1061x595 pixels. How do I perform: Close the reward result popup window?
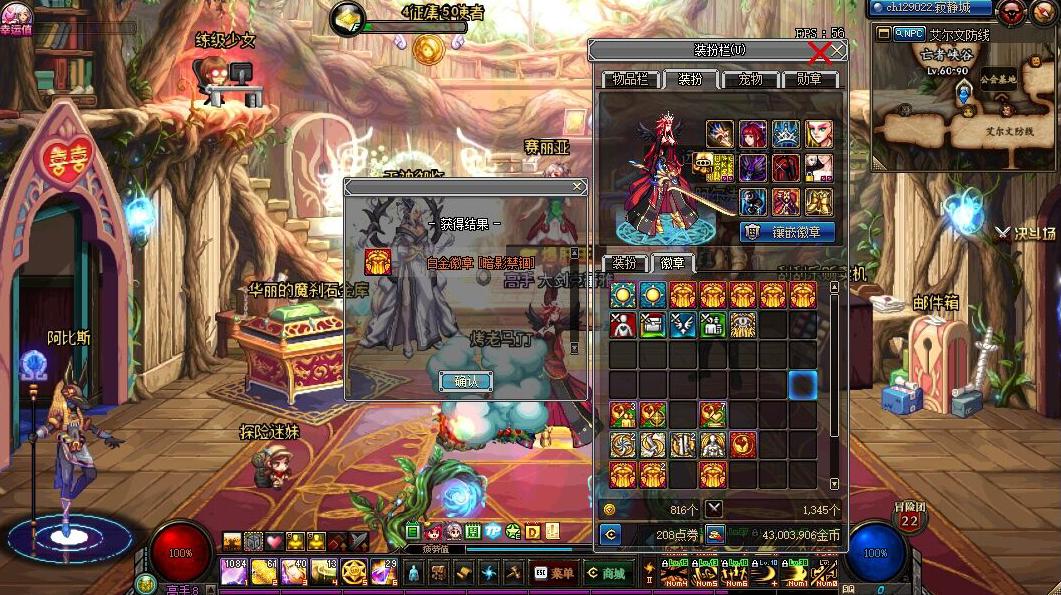point(578,187)
